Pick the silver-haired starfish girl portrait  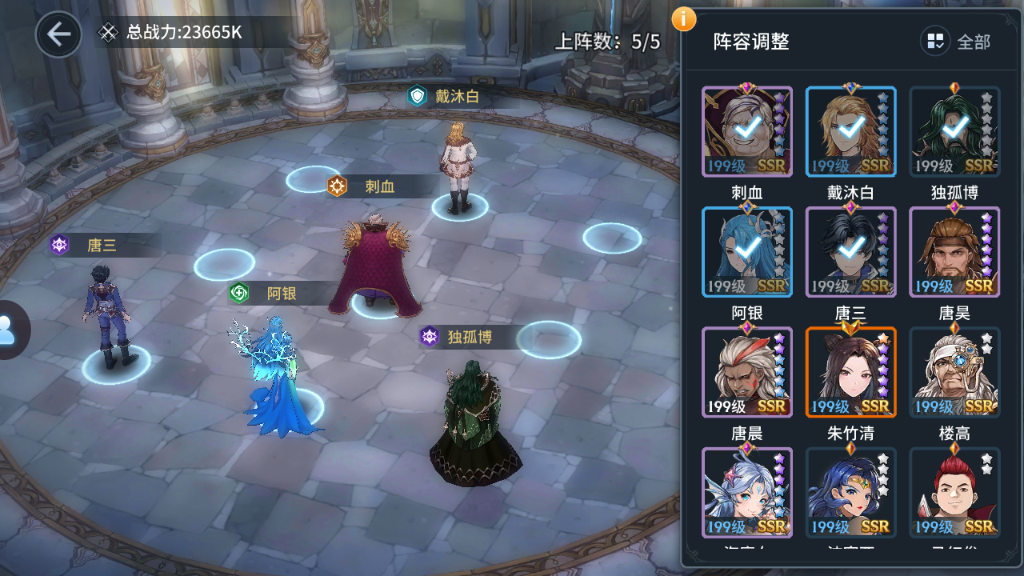[747, 492]
